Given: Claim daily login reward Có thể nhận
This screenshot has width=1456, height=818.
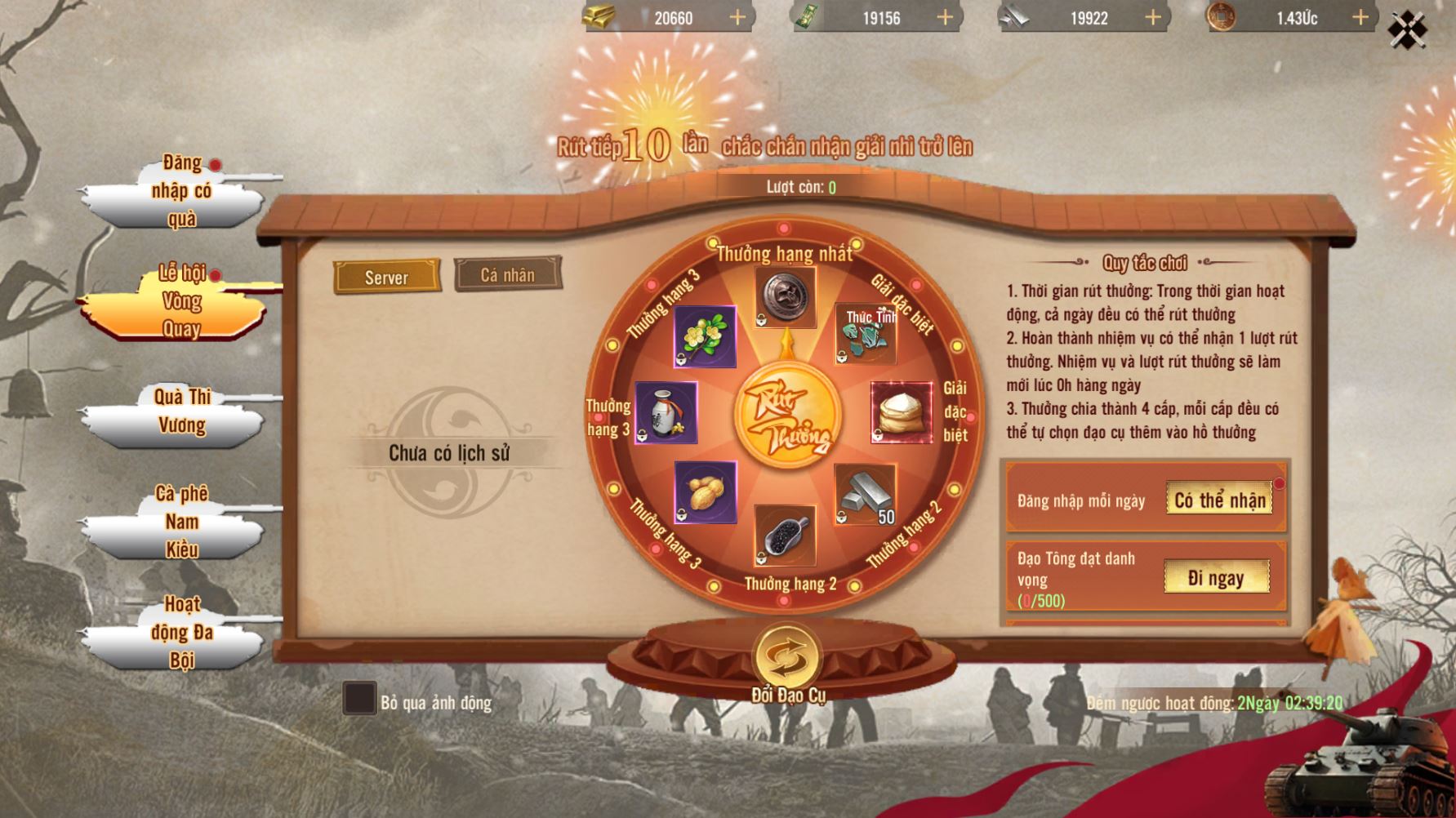Looking at the screenshot, I should (x=1219, y=500).
